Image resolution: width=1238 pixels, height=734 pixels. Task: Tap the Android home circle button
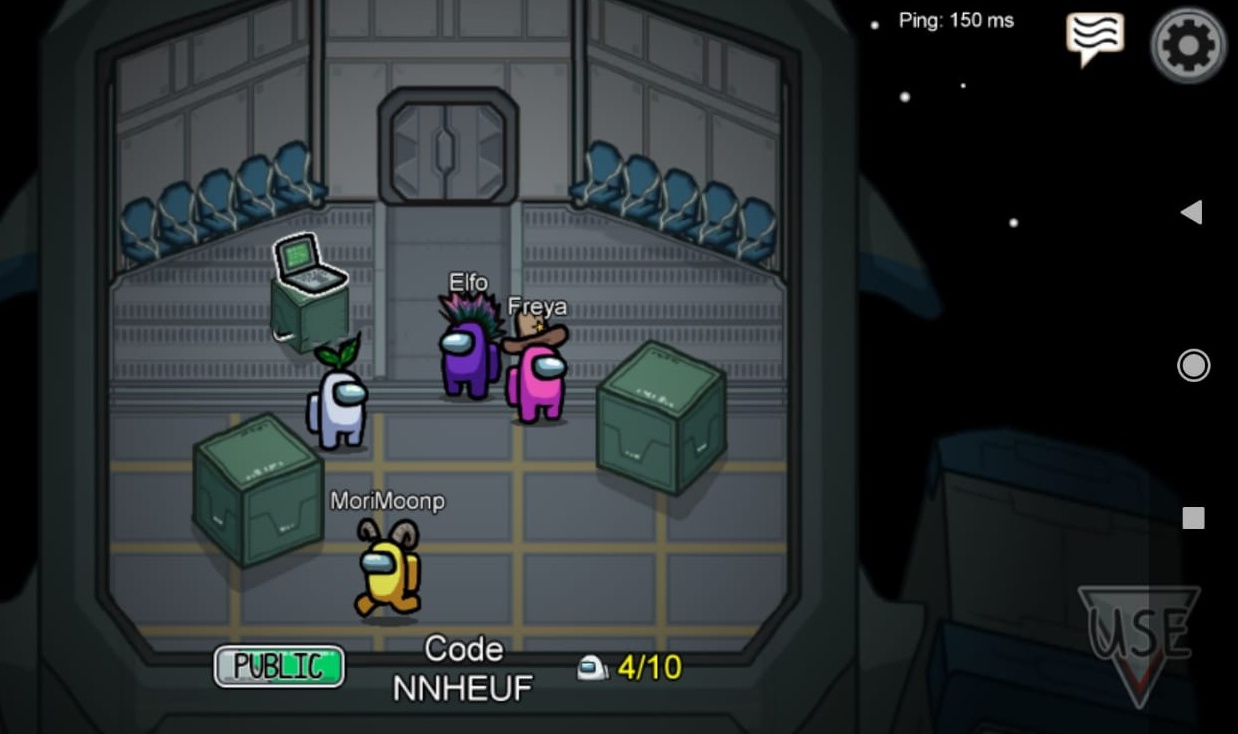(x=1193, y=365)
